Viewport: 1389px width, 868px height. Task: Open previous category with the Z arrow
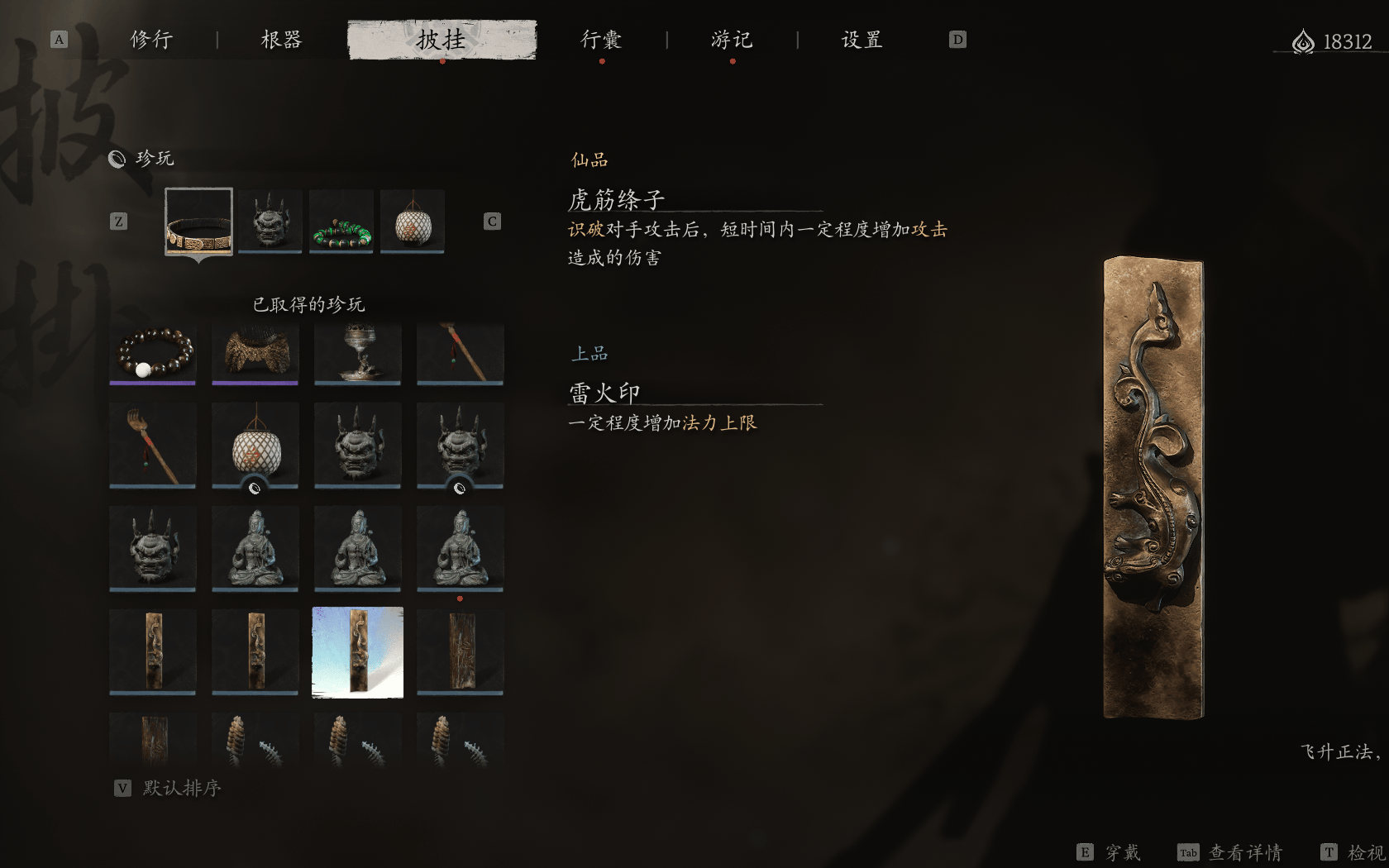(x=121, y=220)
